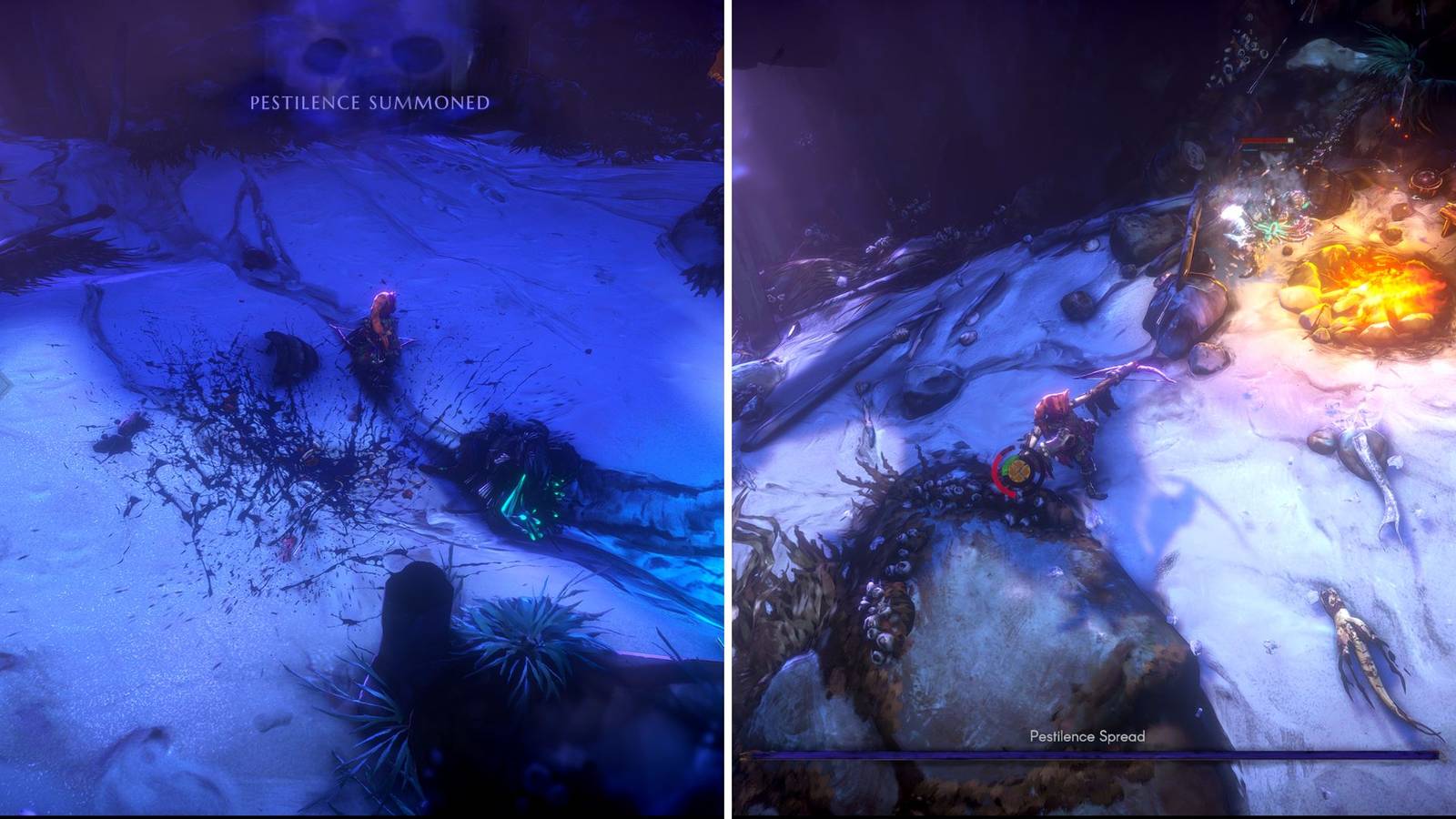Click the small blue bar under the enemy health bar

[x=1251, y=151]
